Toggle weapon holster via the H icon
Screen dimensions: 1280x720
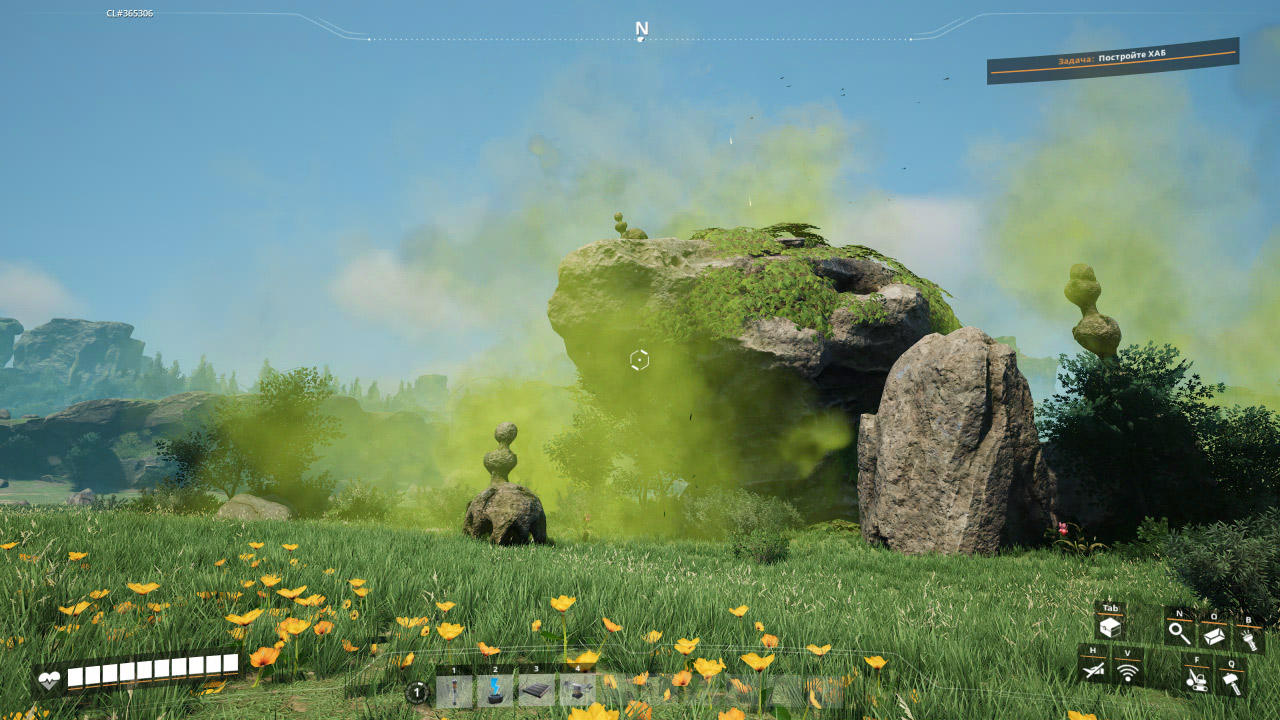coord(1095,670)
